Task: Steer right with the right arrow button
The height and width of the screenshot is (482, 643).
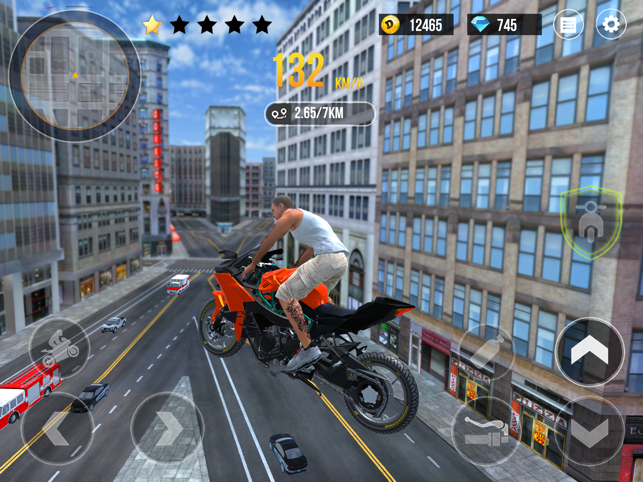Action: point(167,428)
